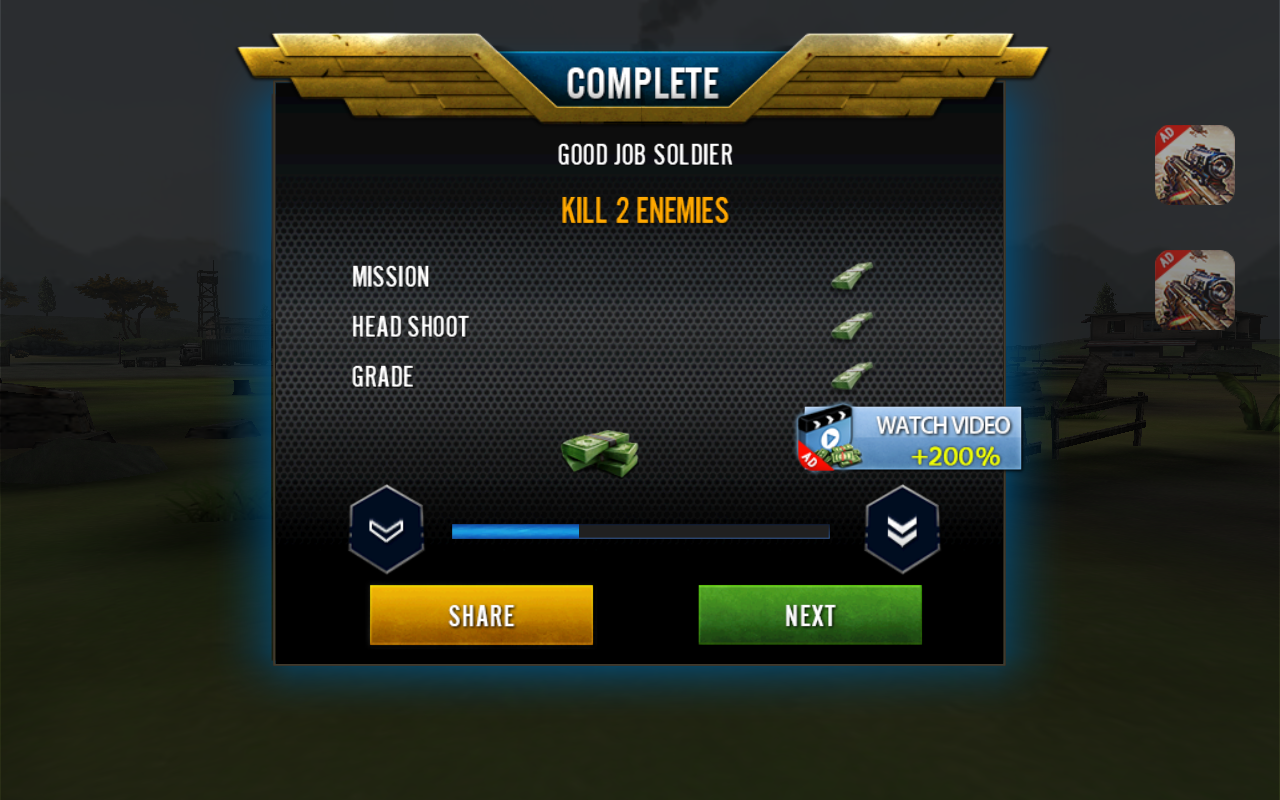The height and width of the screenshot is (800, 1280).
Task: Select the KILL 2 ENEMIES objective text
Action: (x=644, y=210)
